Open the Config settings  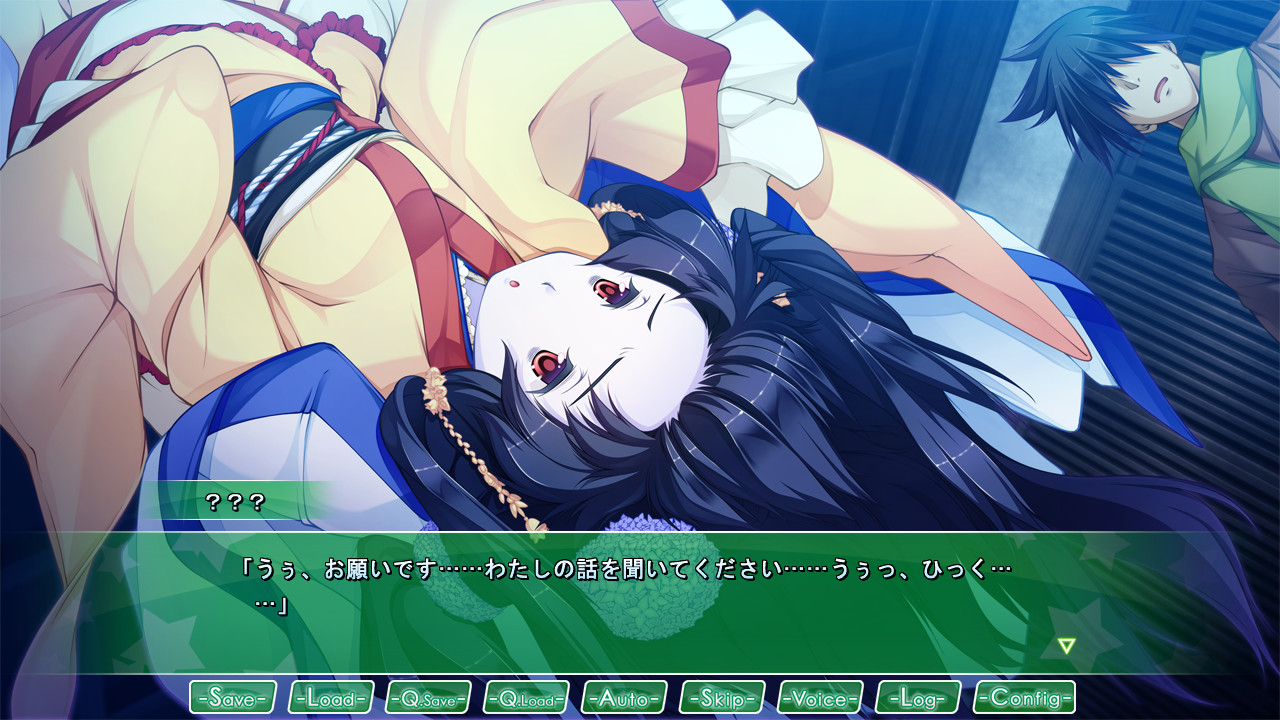click(x=1025, y=697)
